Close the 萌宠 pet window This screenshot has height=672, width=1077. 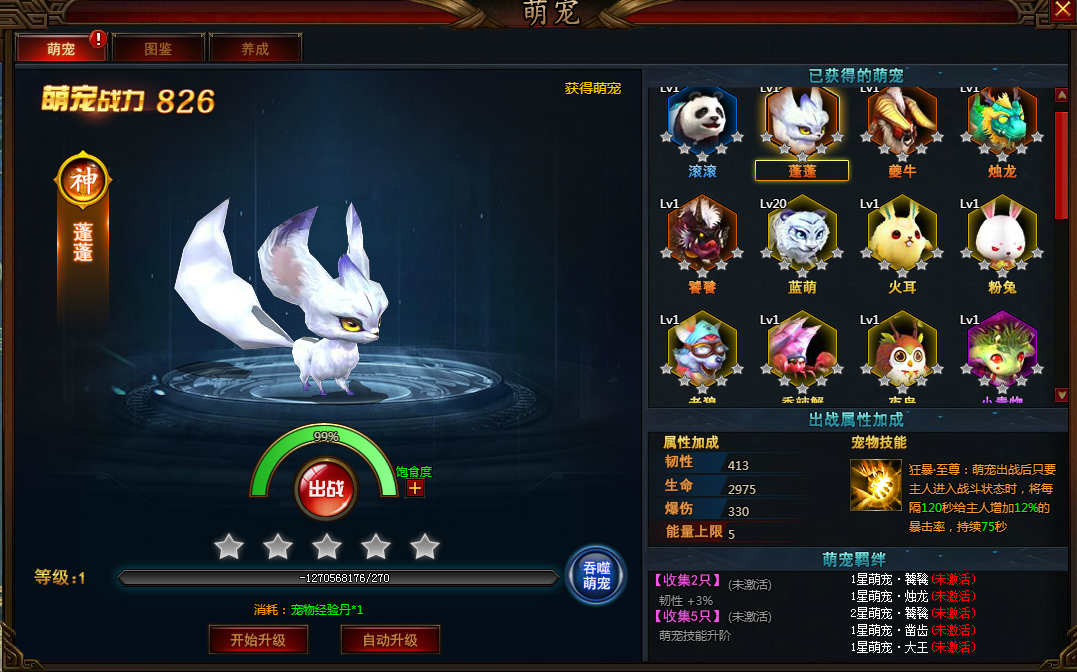pos(1062,10)
